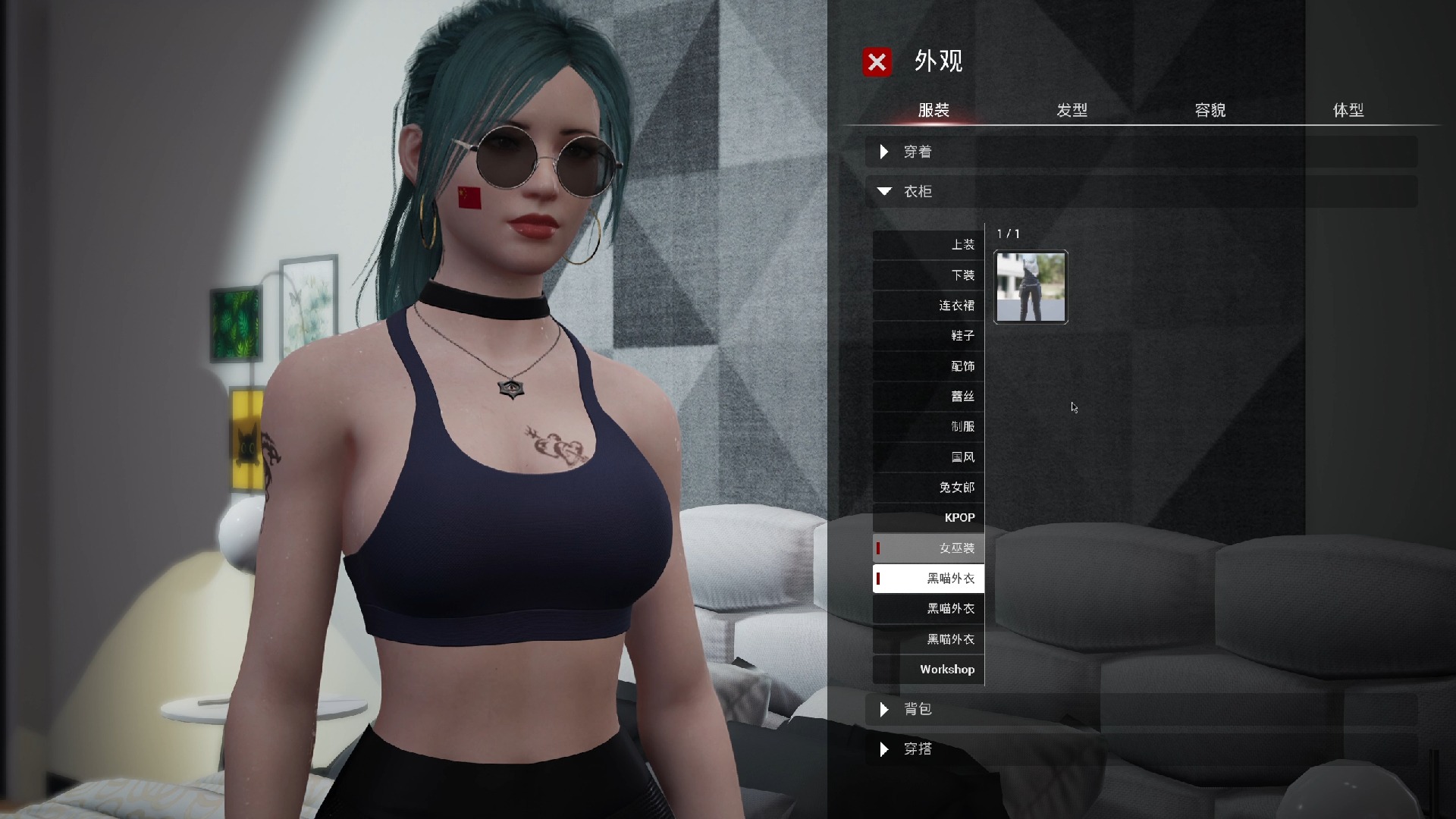Select the 上装 tops category
Viewport: 1456px width, 819px height.
point(929,245)
